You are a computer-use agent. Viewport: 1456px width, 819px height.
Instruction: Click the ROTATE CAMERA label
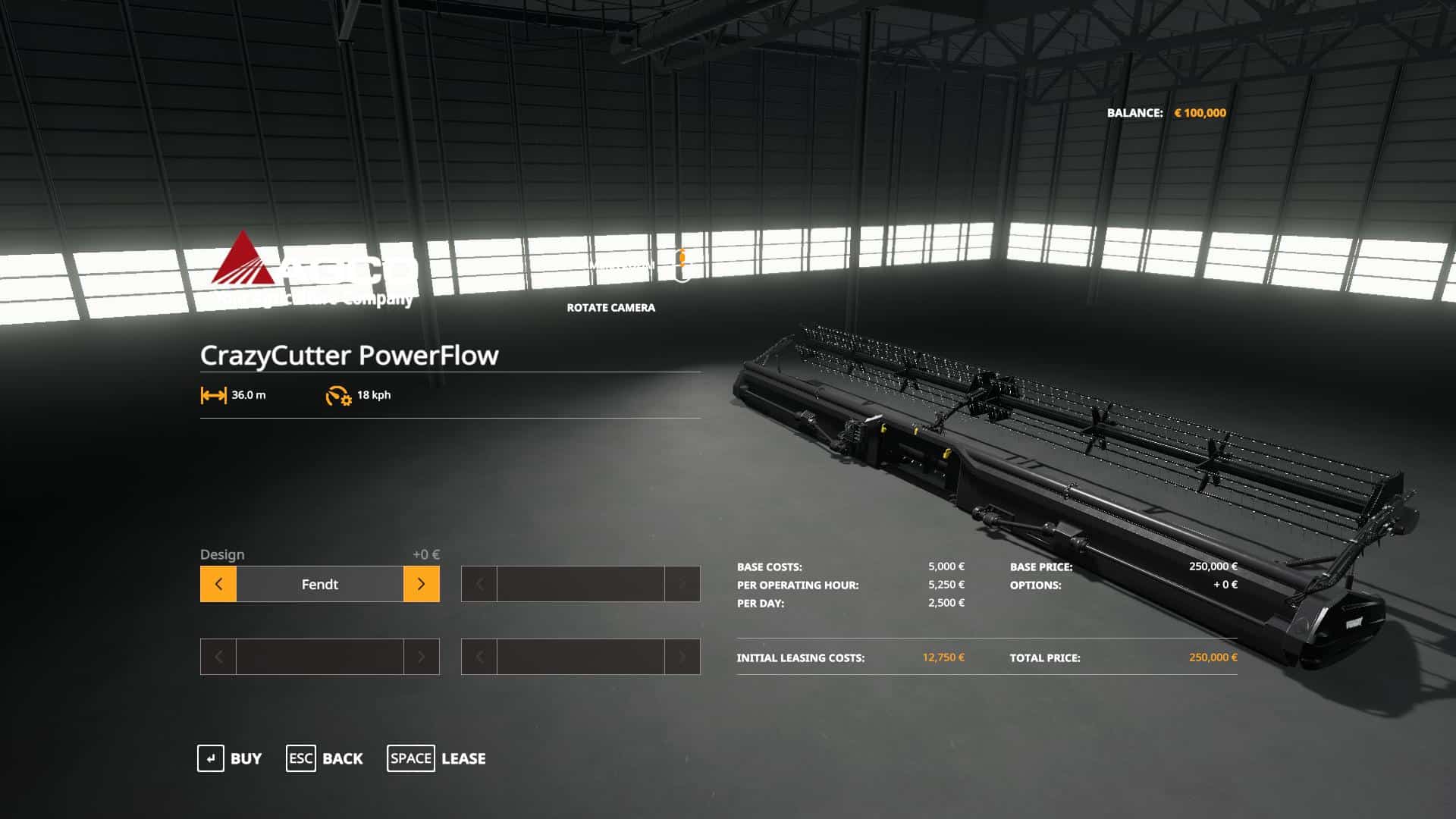click(x=610, y=308)
